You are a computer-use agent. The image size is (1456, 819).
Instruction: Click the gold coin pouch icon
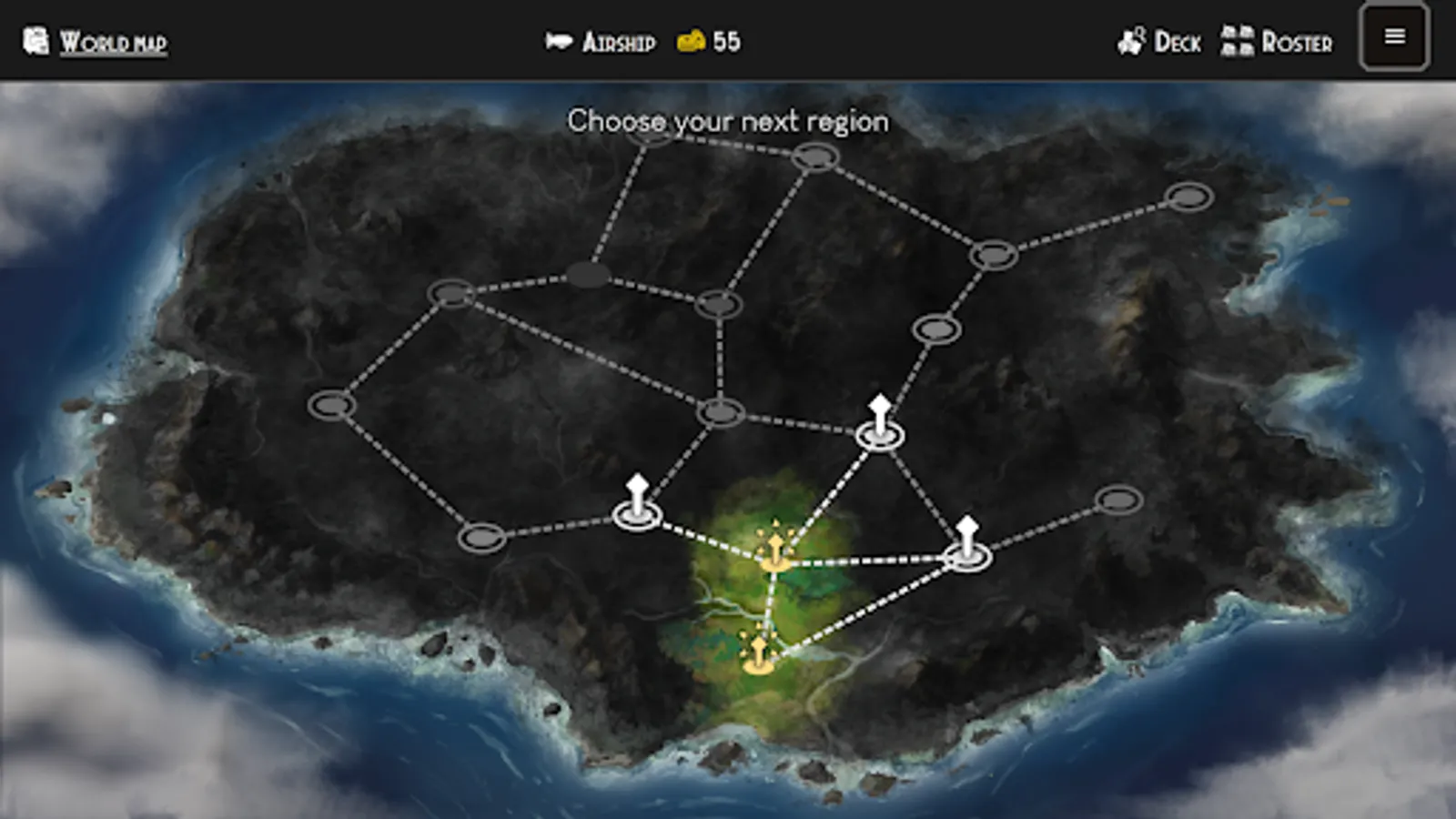tap(692, 40)
